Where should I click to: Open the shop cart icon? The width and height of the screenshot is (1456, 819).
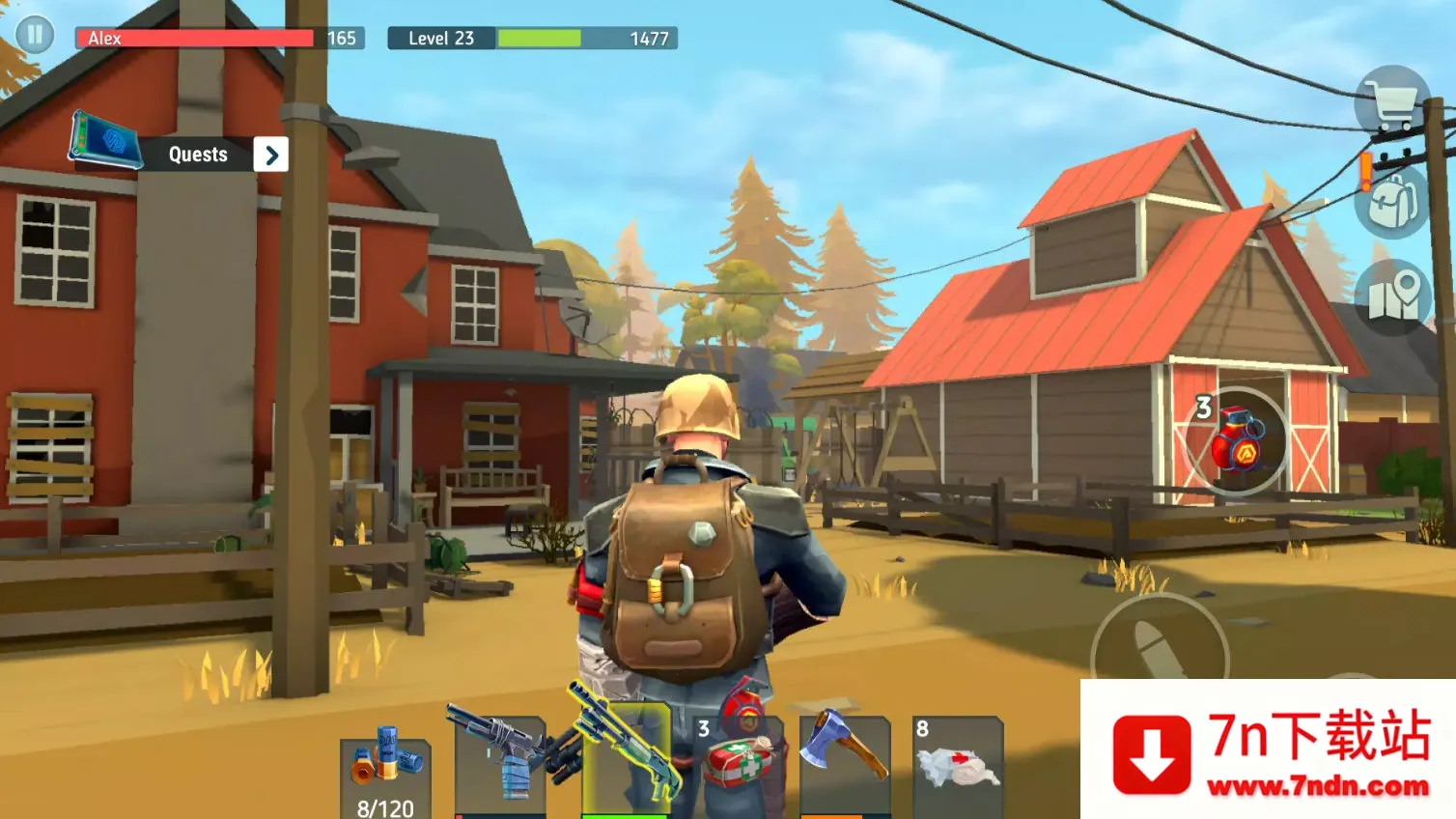[x=1391, y=100]
